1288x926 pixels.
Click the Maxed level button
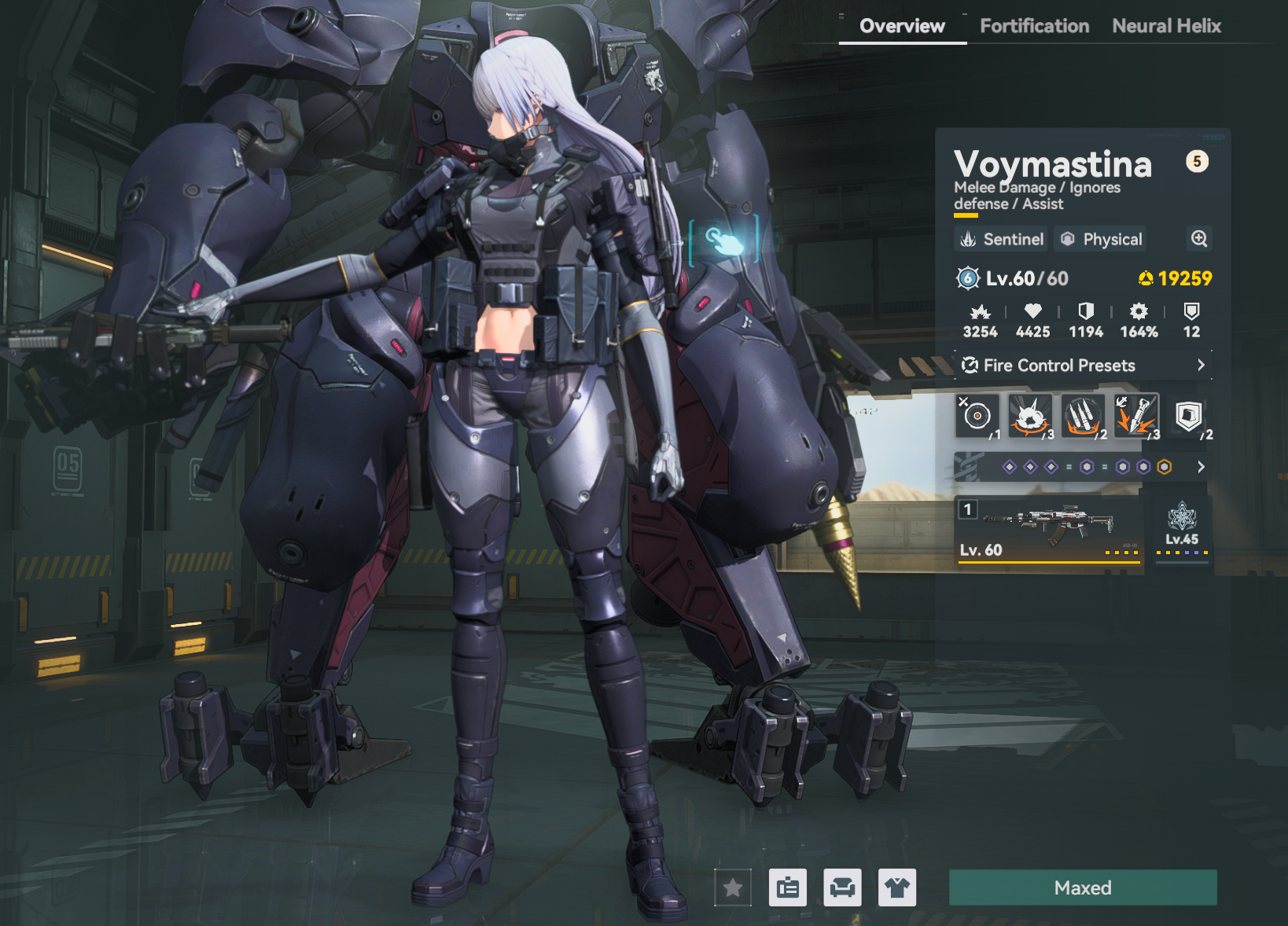(1083, 887)
